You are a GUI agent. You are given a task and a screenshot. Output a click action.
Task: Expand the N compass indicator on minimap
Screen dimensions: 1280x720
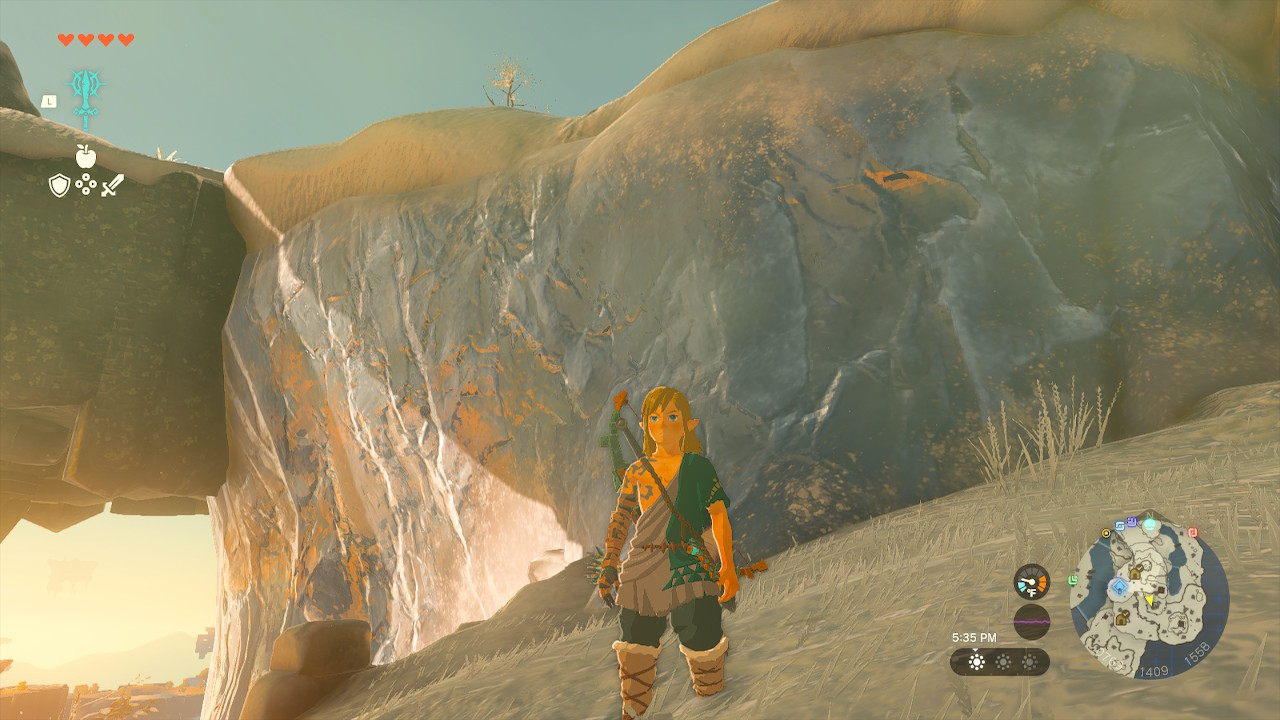[x=1149, y=514]
